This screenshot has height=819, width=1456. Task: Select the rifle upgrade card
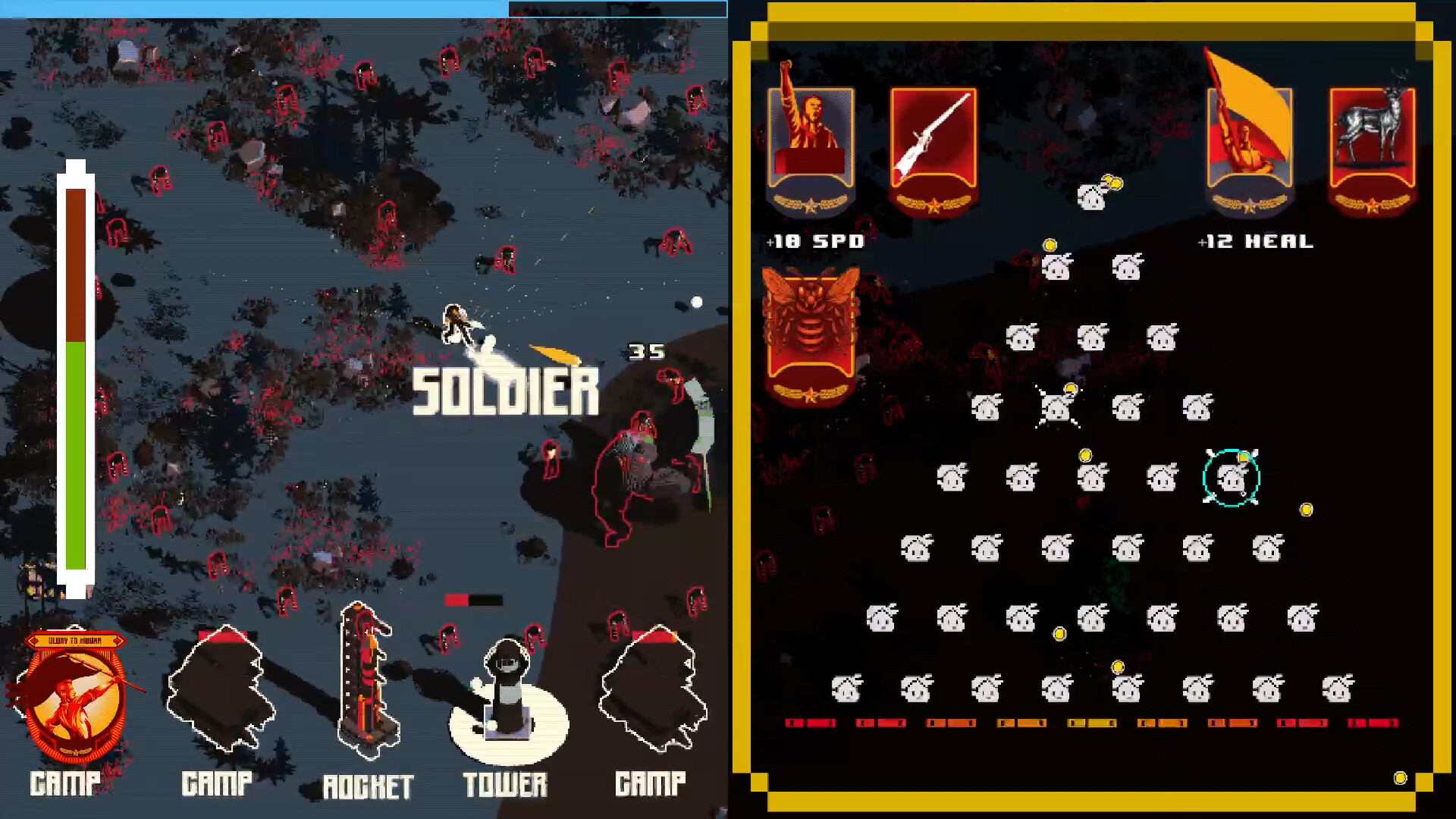934,148
